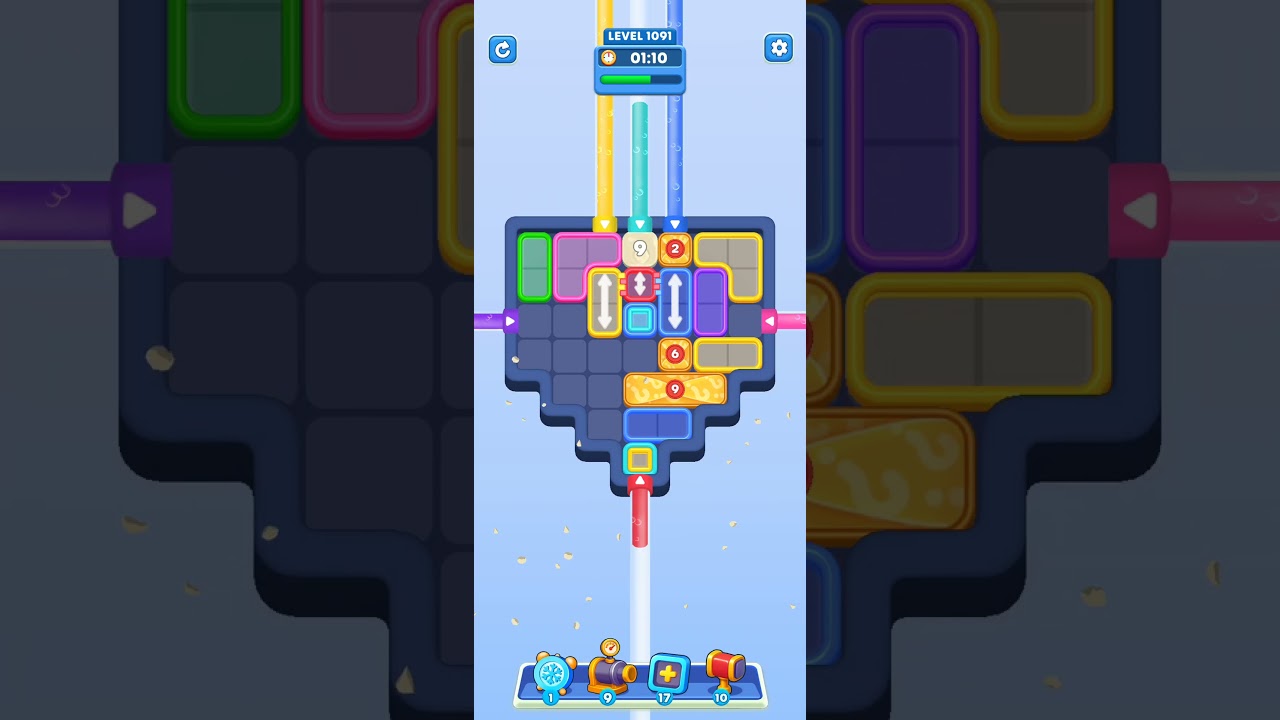1280x720 pixels.
Task: Click the Level 1091 banner
Action: click(640, 35)
